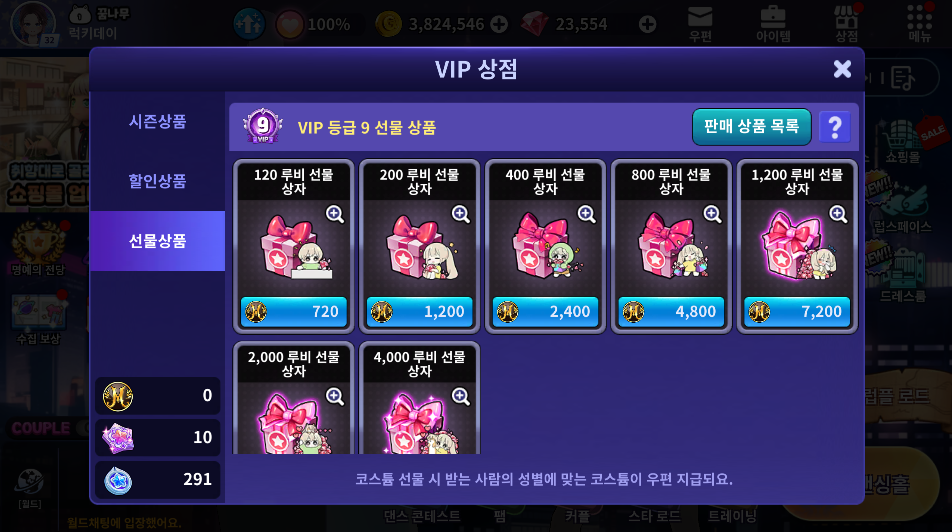Magnify the 800 루비 선물 상자 preview
Viewport: 952px width, 532px height.
(x=713, y=214)
